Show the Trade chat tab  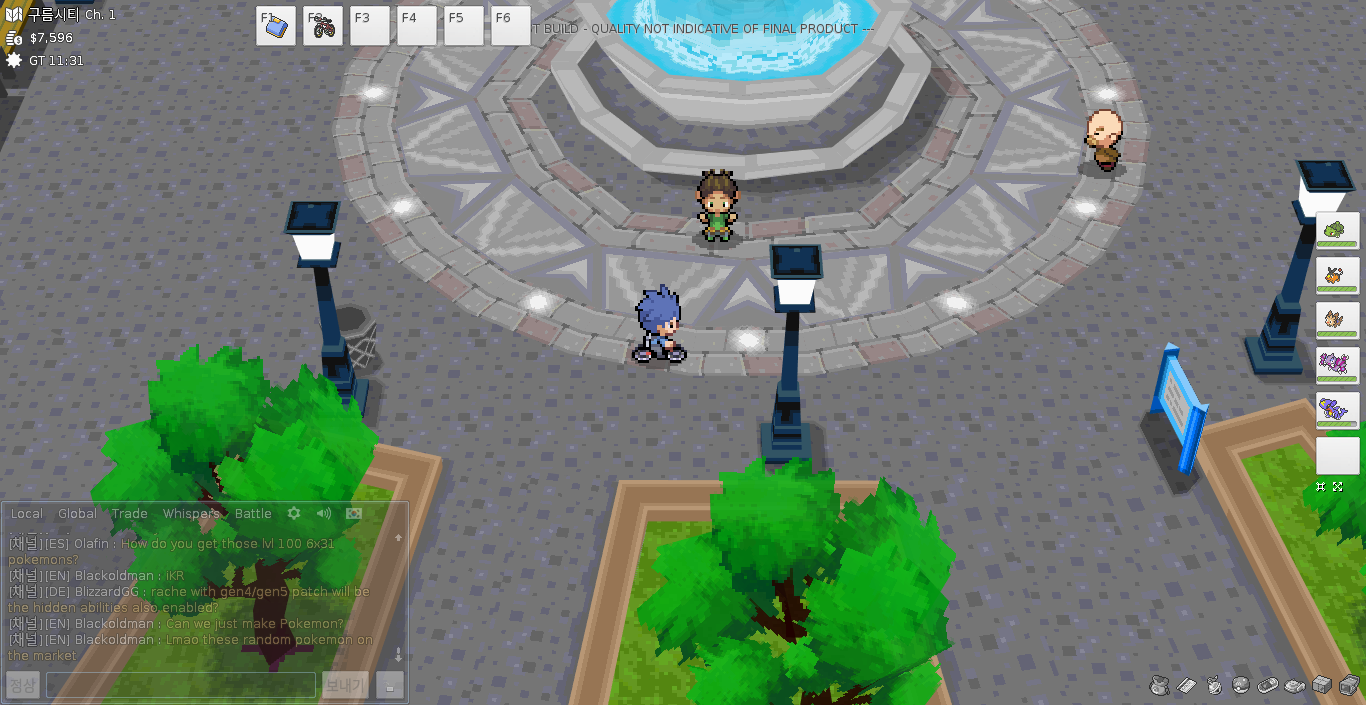pos(129,514)
